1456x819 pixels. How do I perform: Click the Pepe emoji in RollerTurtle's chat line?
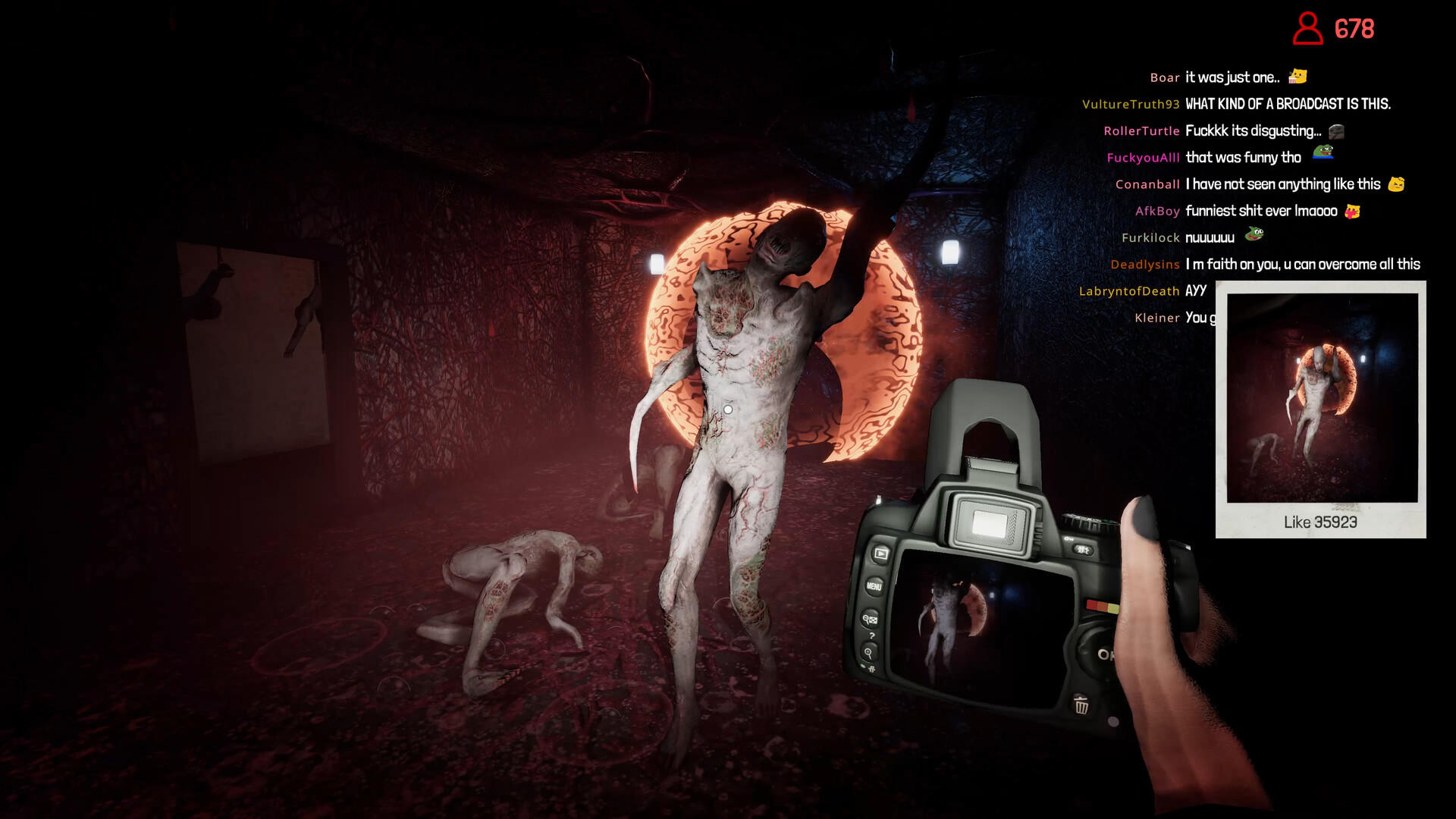pyautogui.click(x=1335, y=130)
